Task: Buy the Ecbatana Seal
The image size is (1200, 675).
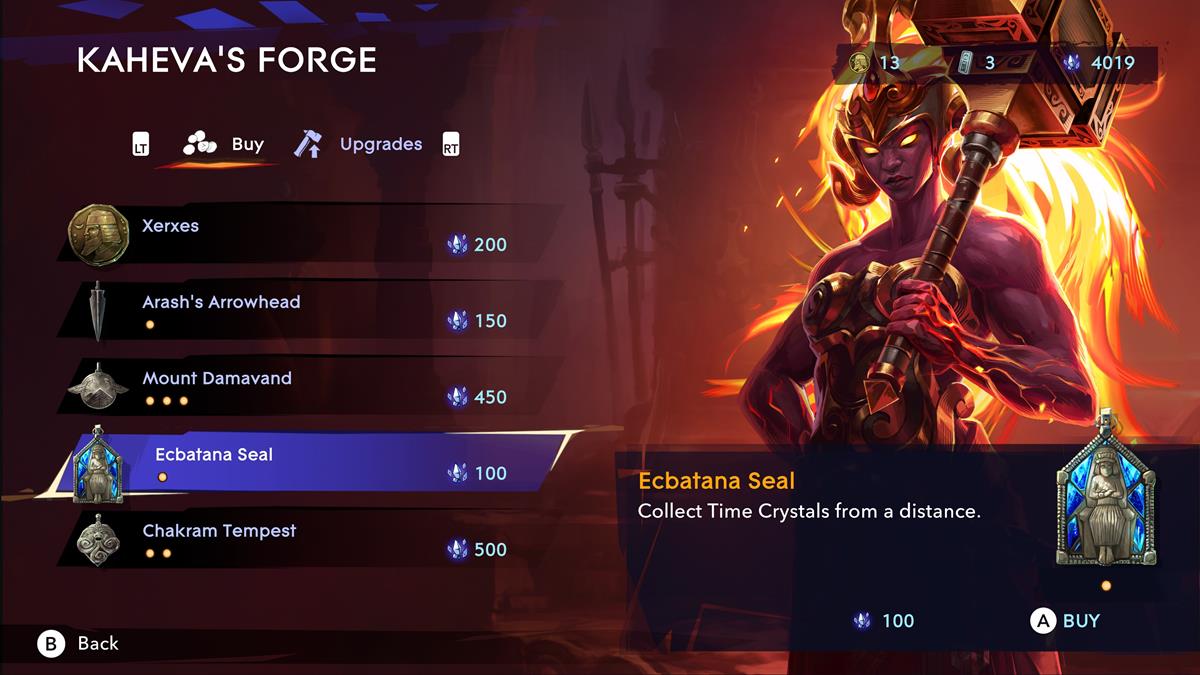Action: (1066, 621)
